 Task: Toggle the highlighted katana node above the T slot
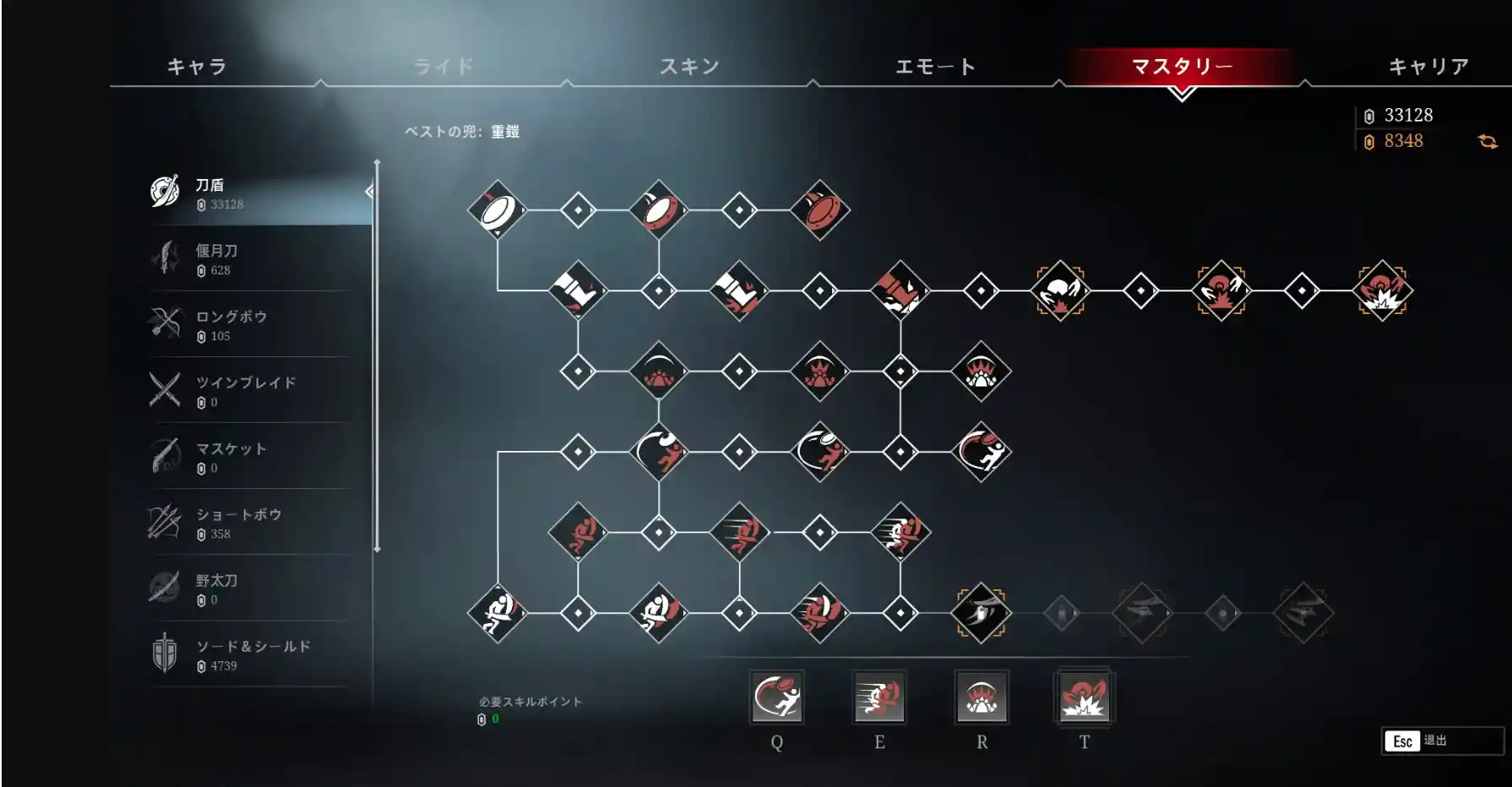click(982, 612)
